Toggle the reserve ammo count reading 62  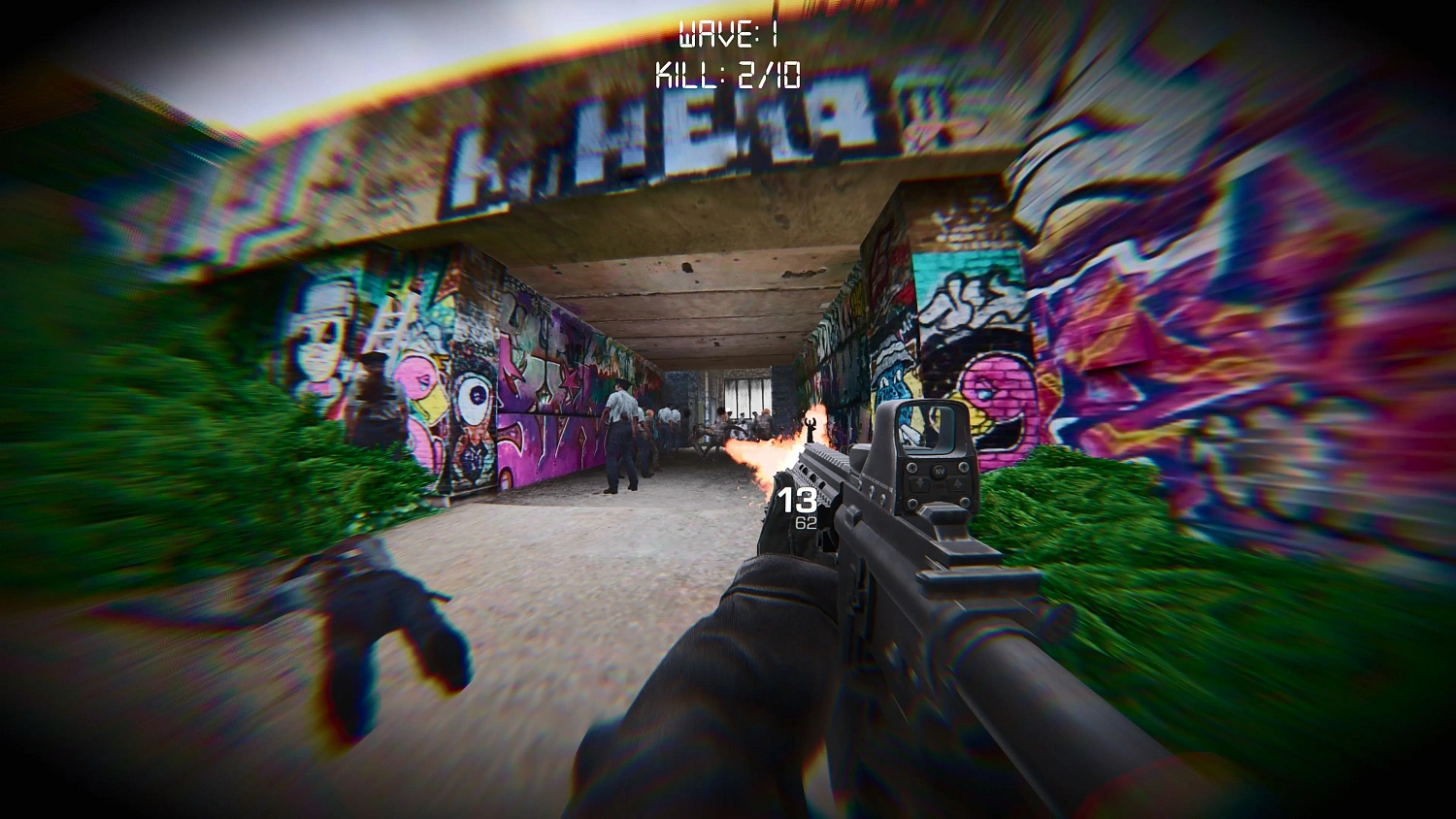pos(806,523)
